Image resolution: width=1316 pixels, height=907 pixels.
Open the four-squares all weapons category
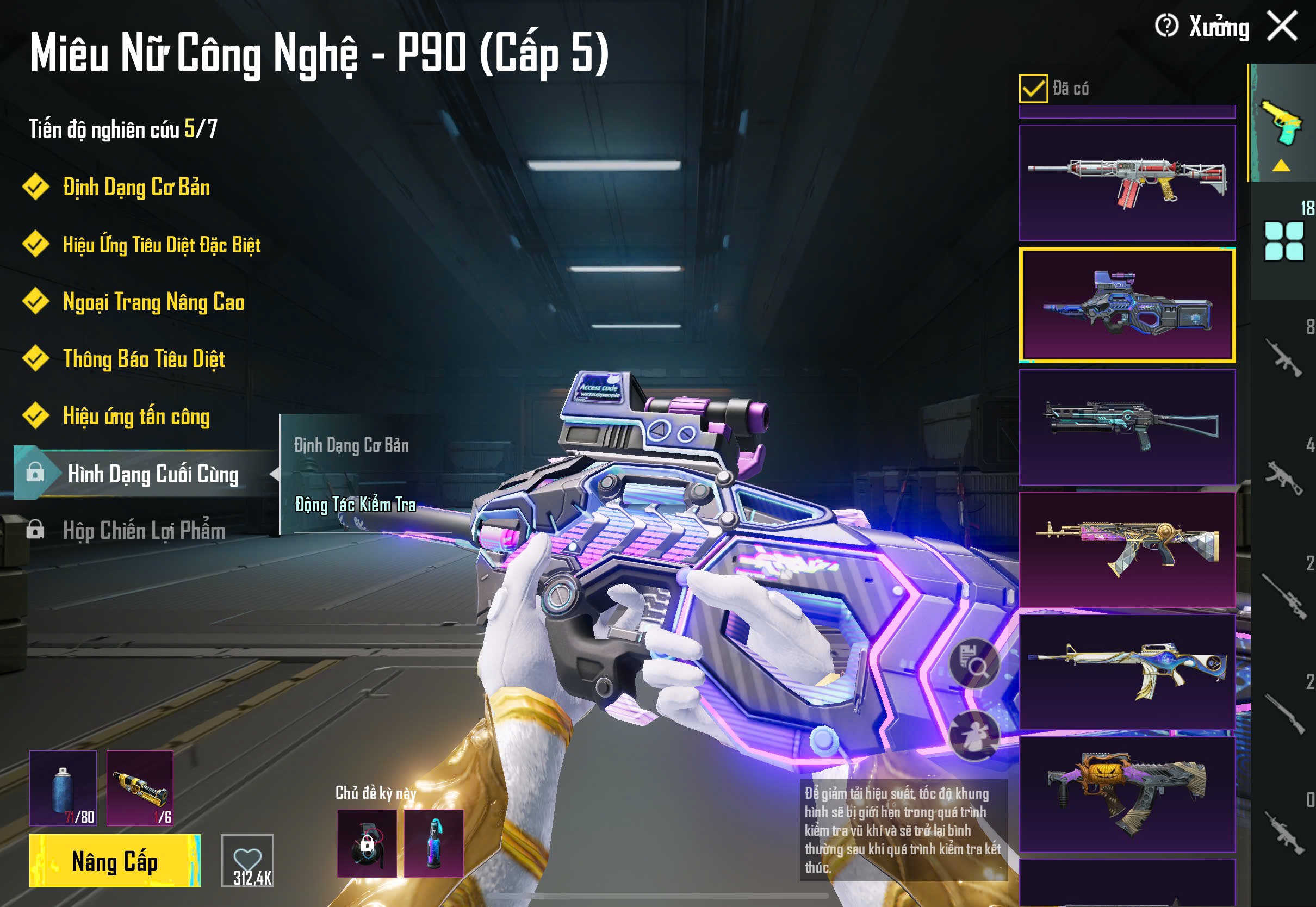point(1283,242)
